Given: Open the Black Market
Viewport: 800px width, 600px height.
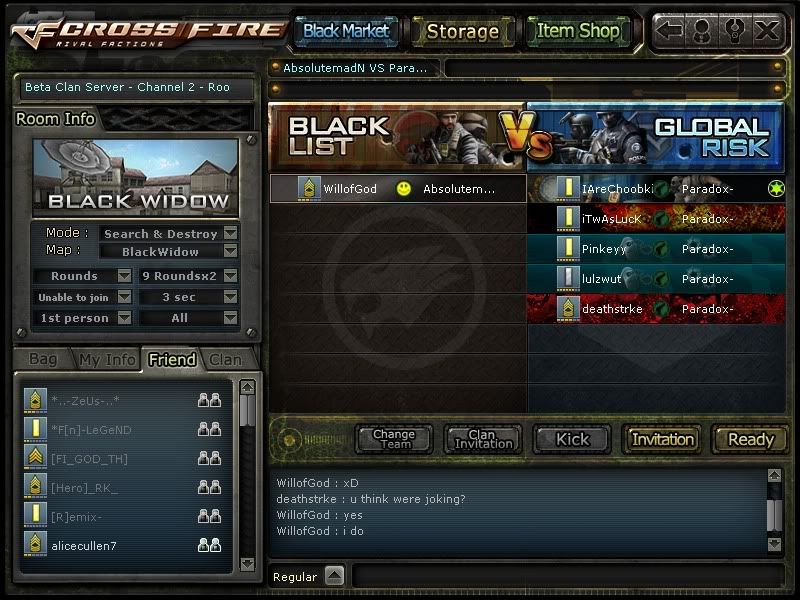Looking at the screenshot, I should pyautogui.click(x=345, y=31).
